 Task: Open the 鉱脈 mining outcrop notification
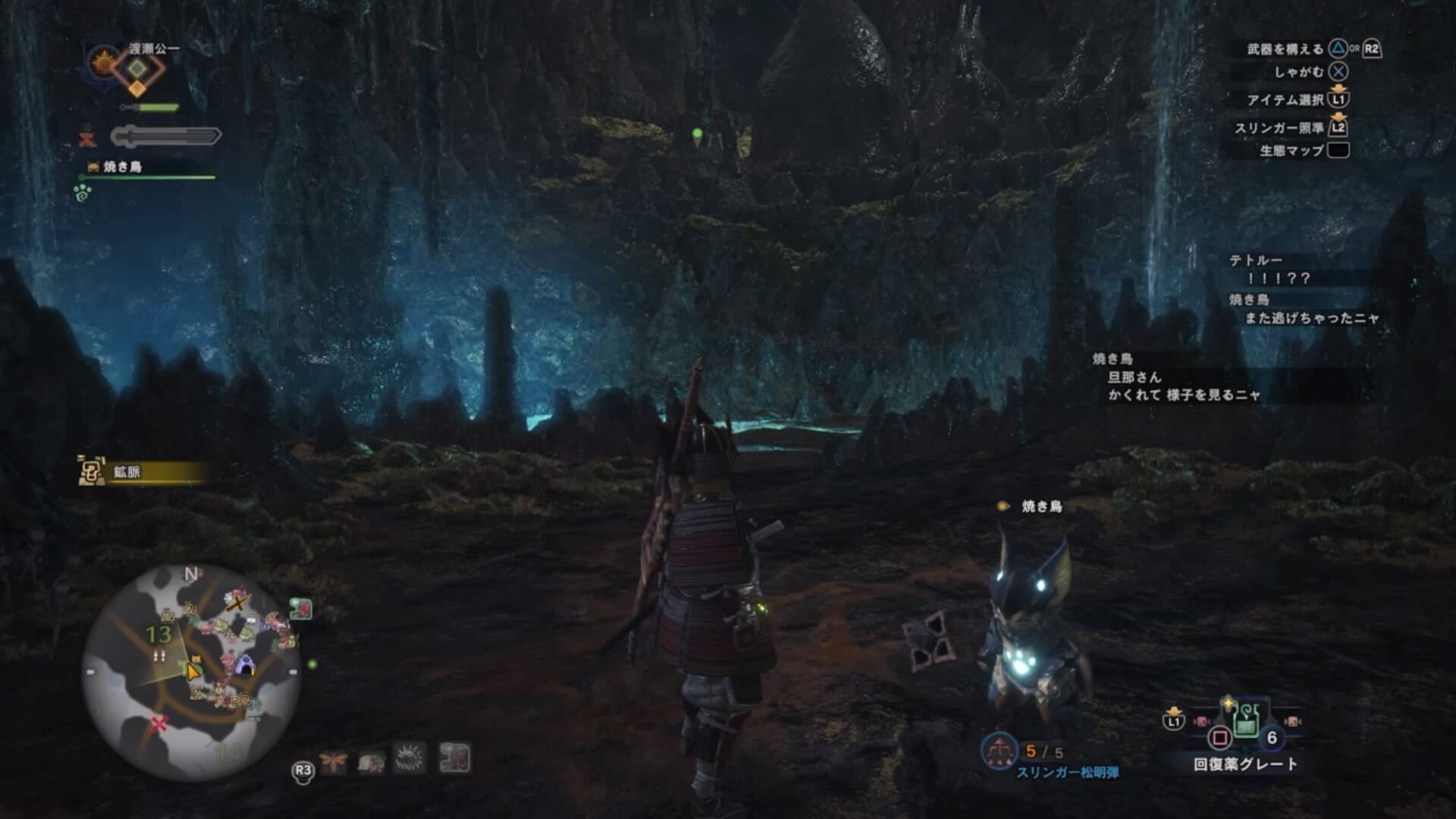tap(143, 472)
